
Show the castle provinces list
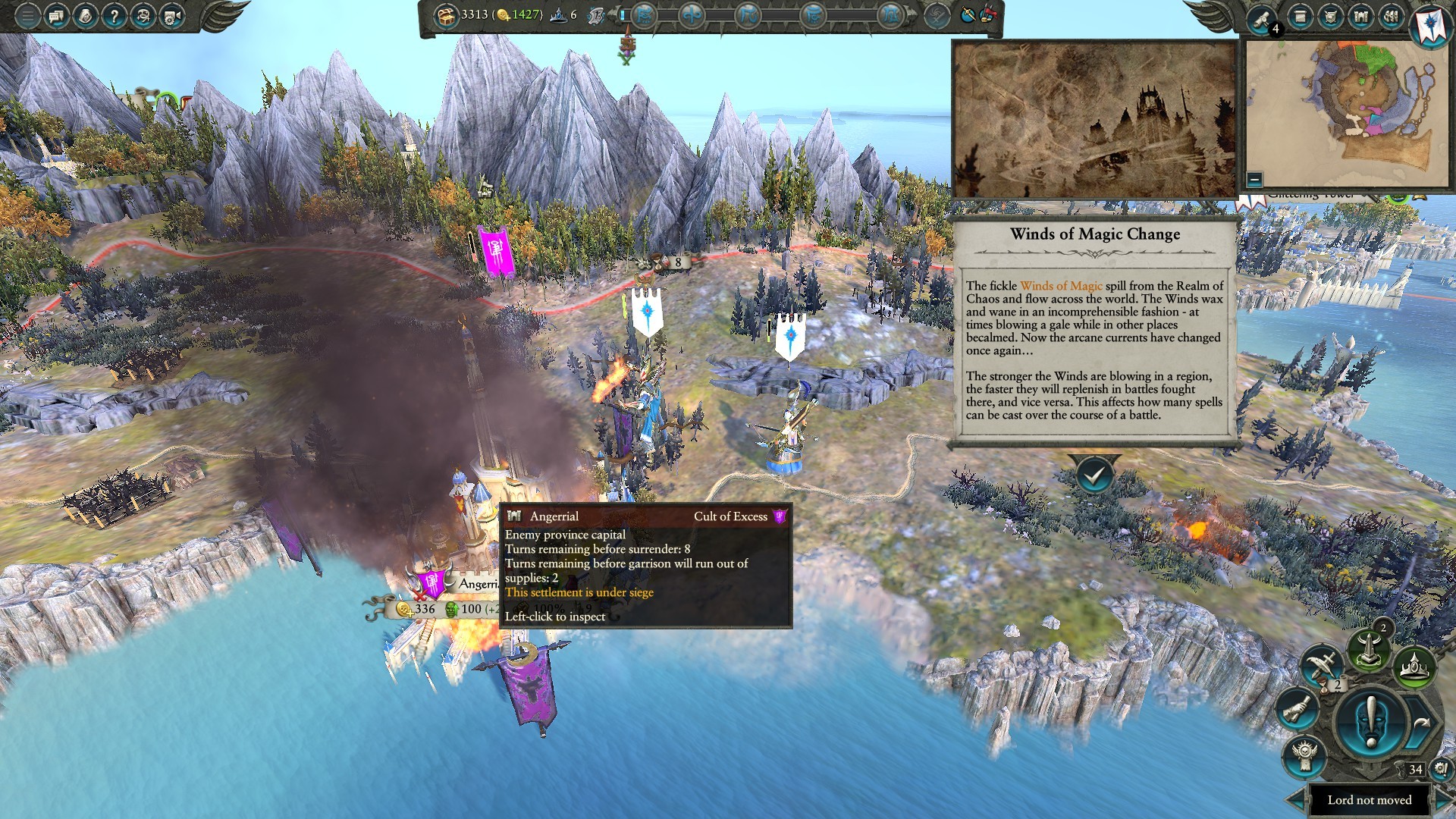(x=1360, y=16)
